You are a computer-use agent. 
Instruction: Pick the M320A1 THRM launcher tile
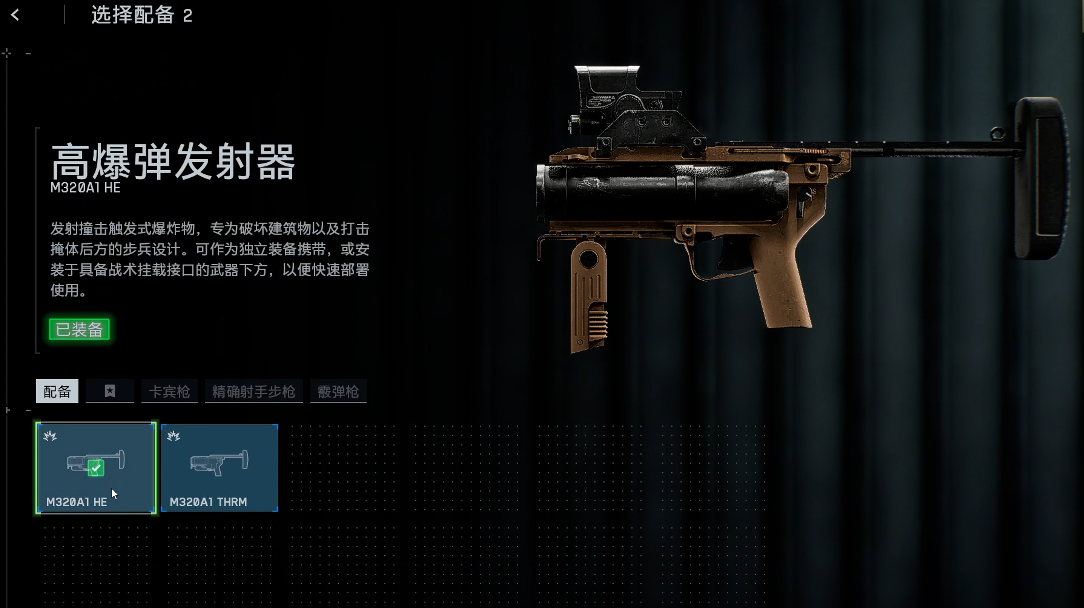219,468
